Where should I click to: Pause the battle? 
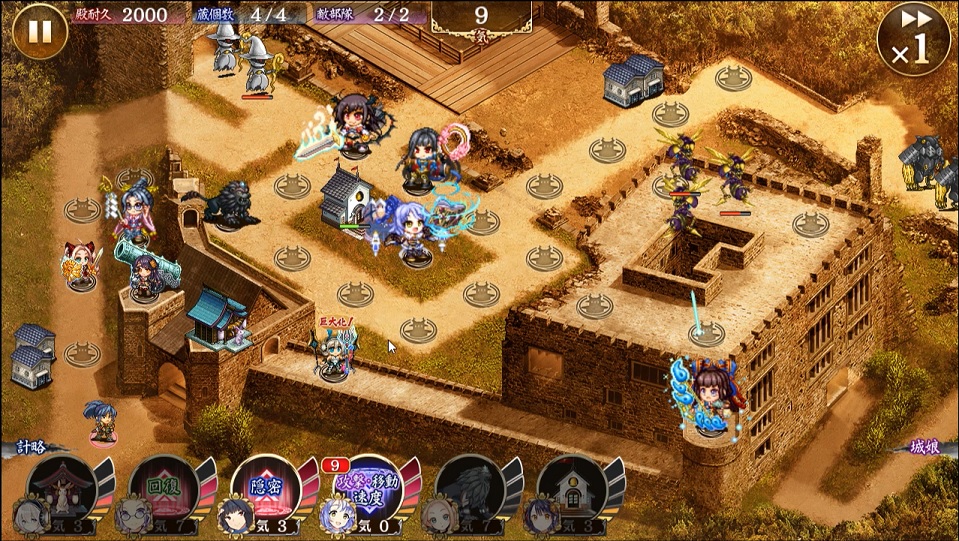(40, 31)
